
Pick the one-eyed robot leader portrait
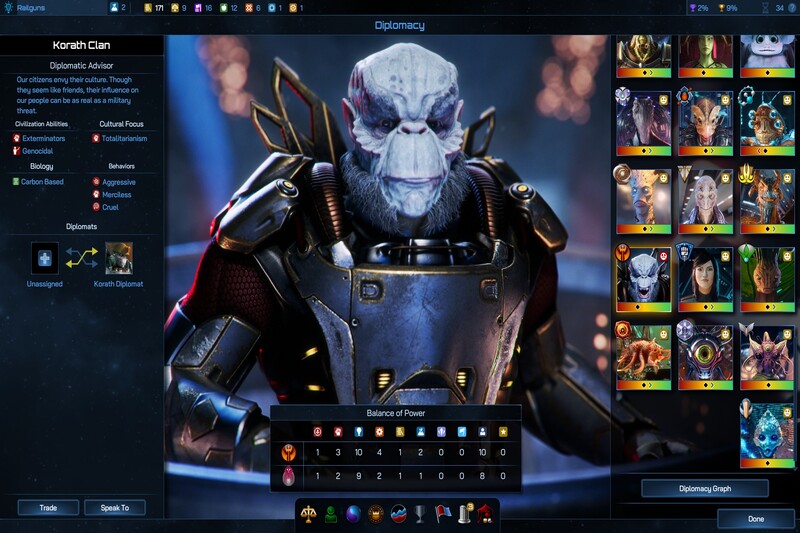706,354
